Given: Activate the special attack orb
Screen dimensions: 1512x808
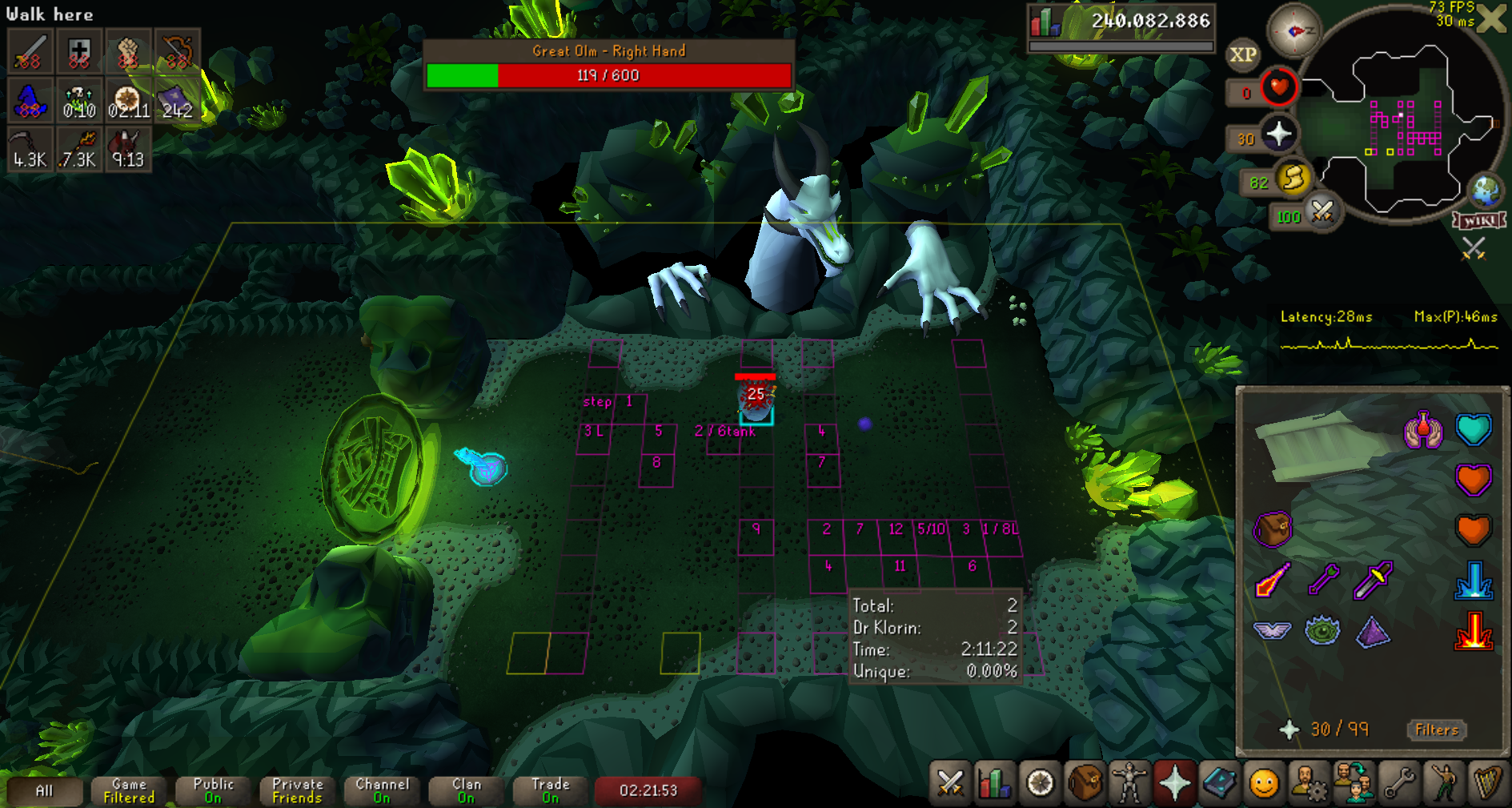Looking at the screenshot, I should [x=1322, y=212].
